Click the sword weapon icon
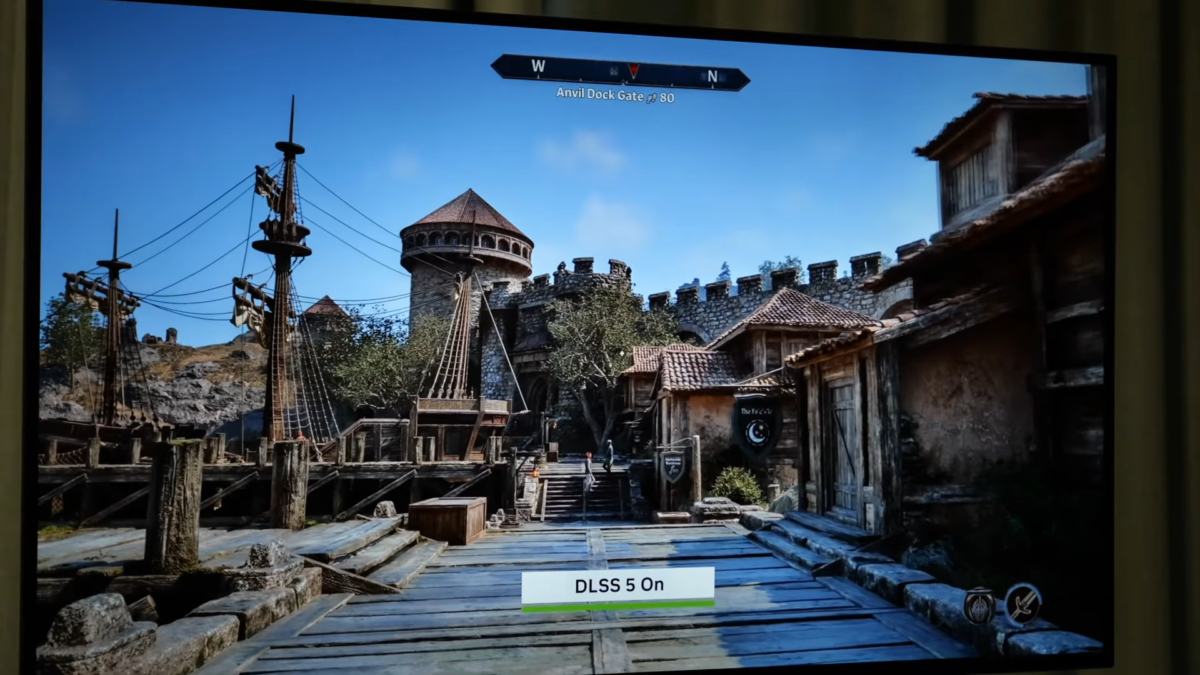The image size is (1200, 675). 1022,603
